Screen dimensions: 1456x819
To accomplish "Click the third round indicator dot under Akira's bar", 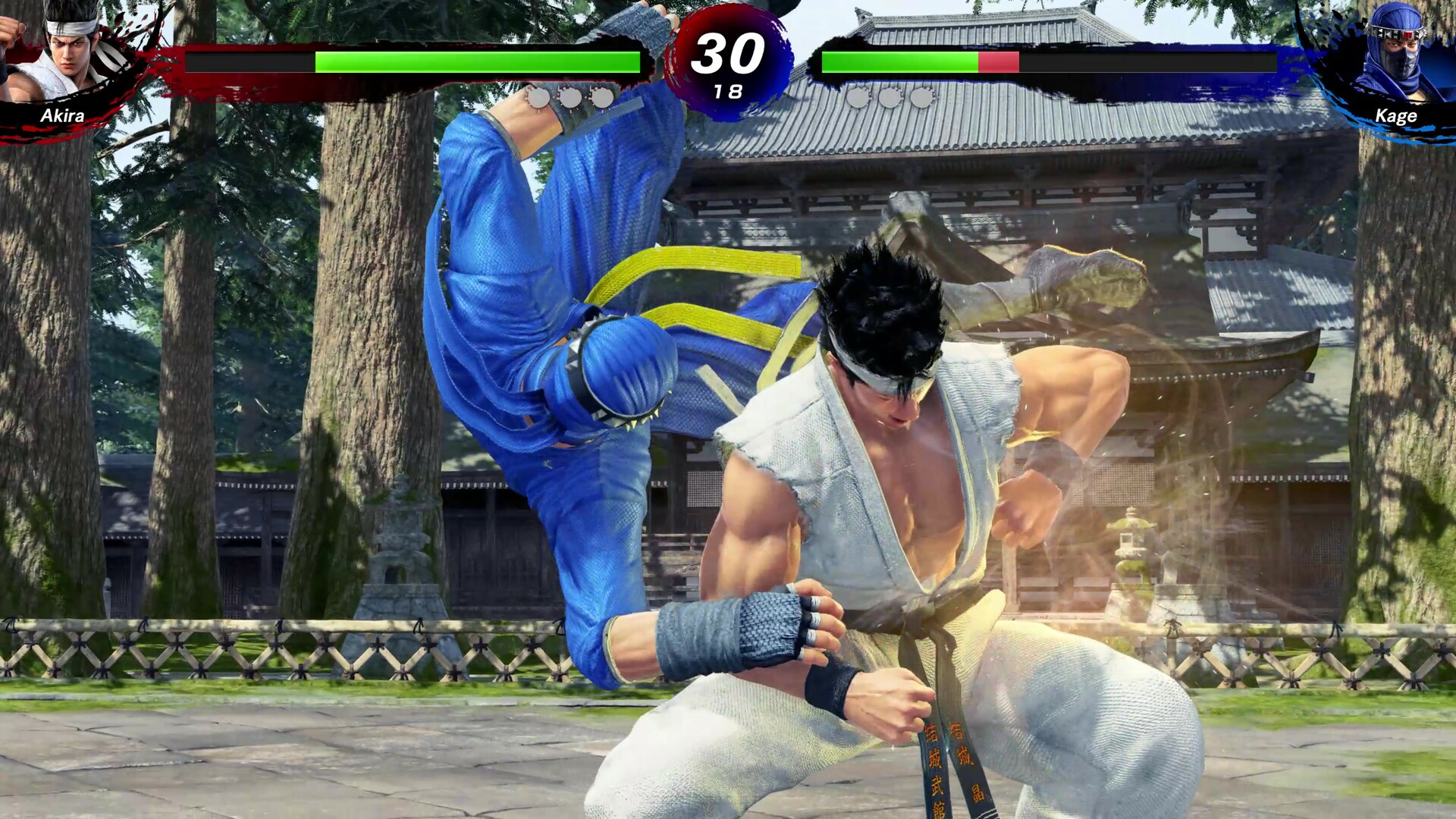I will pos(601,97).
